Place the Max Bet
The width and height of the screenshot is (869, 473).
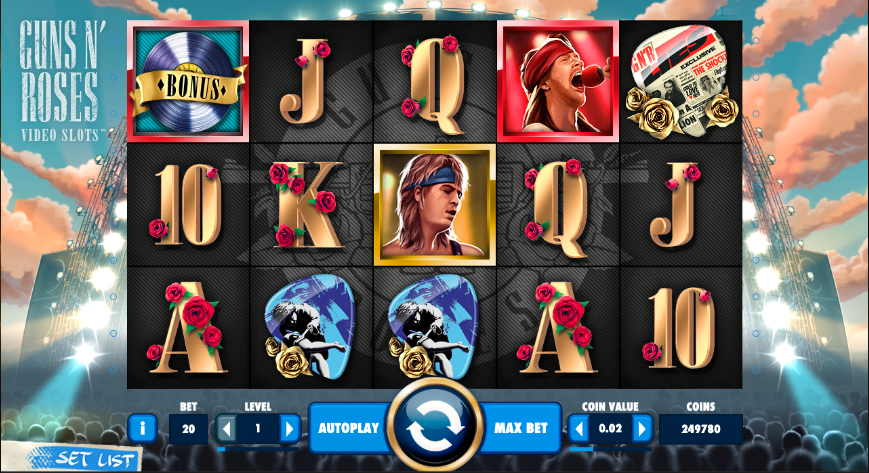tap(521, 428)
